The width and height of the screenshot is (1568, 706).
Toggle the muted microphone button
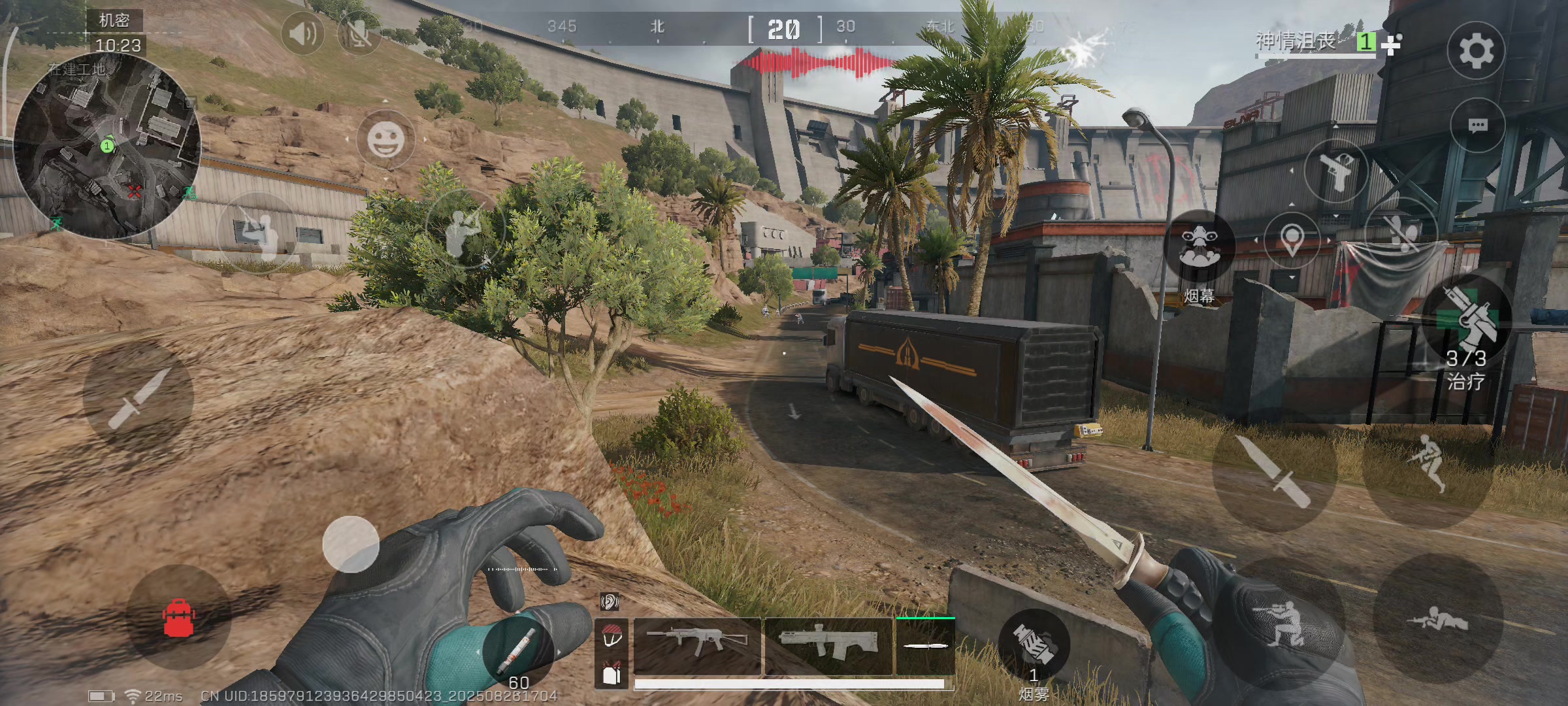point(359,33)
